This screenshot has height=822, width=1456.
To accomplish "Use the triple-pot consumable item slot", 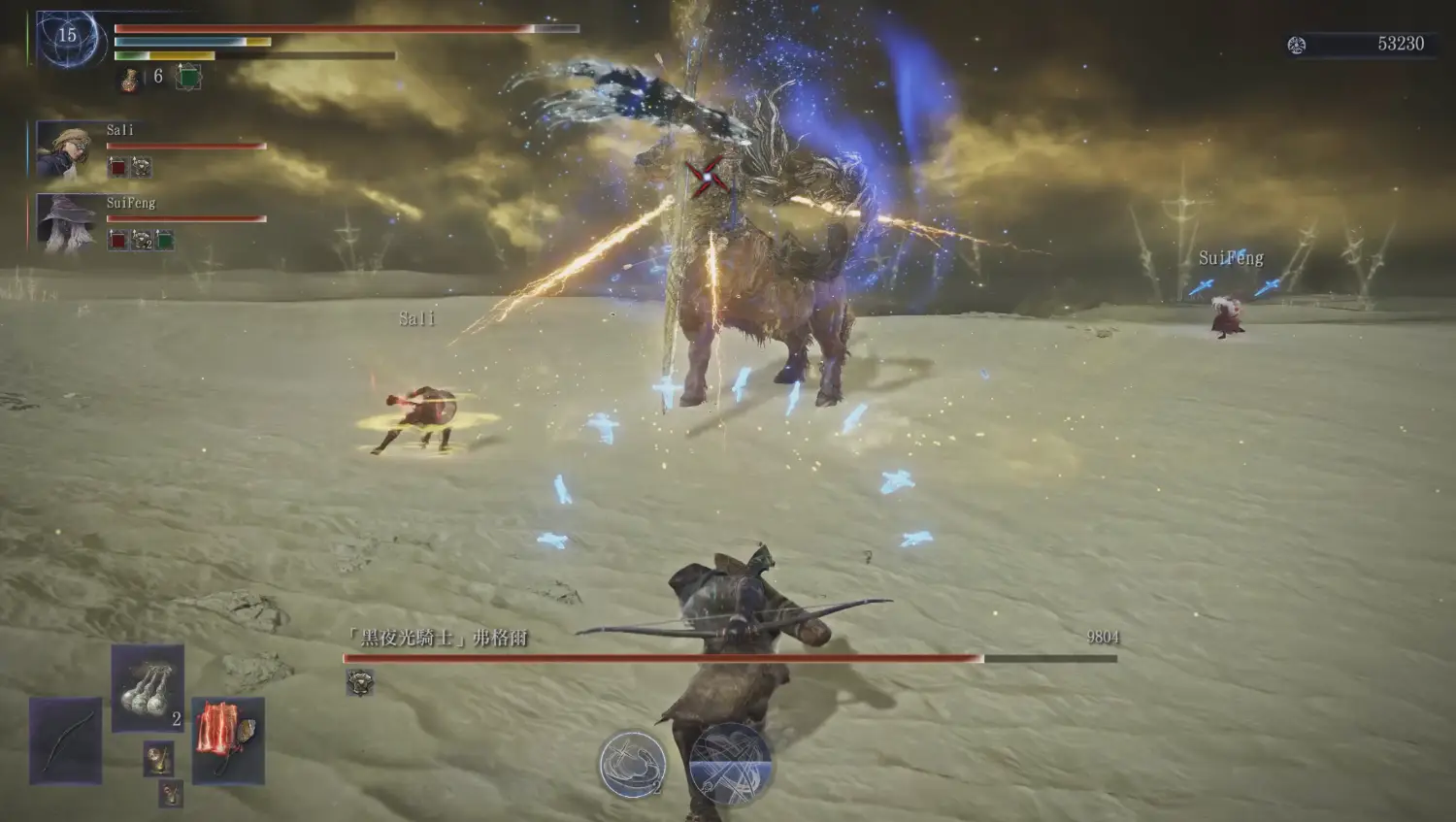I will (148, 687).
